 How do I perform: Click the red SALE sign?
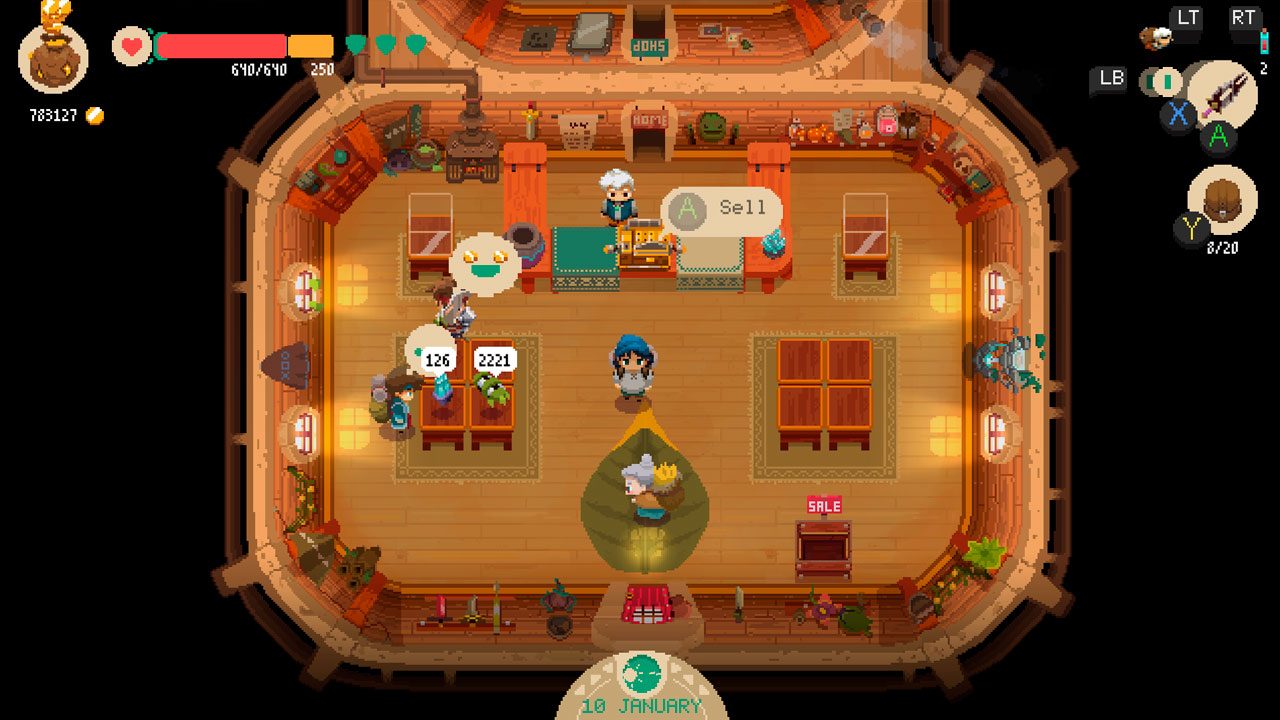click(822, 505)
